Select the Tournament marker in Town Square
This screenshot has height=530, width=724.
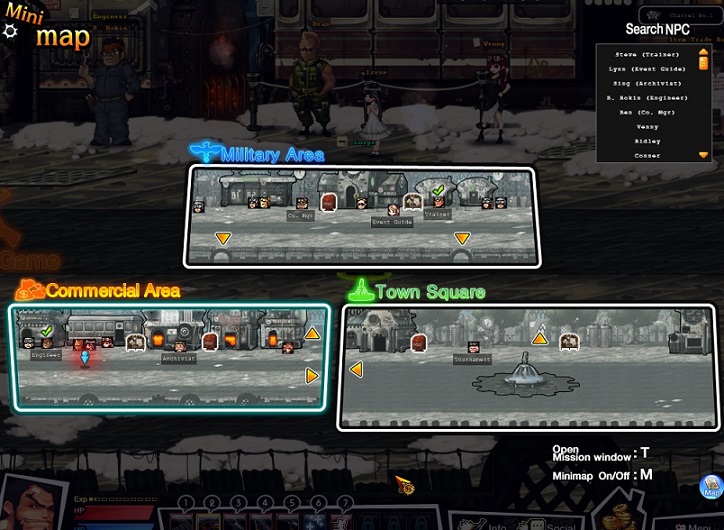click(471, 345)
